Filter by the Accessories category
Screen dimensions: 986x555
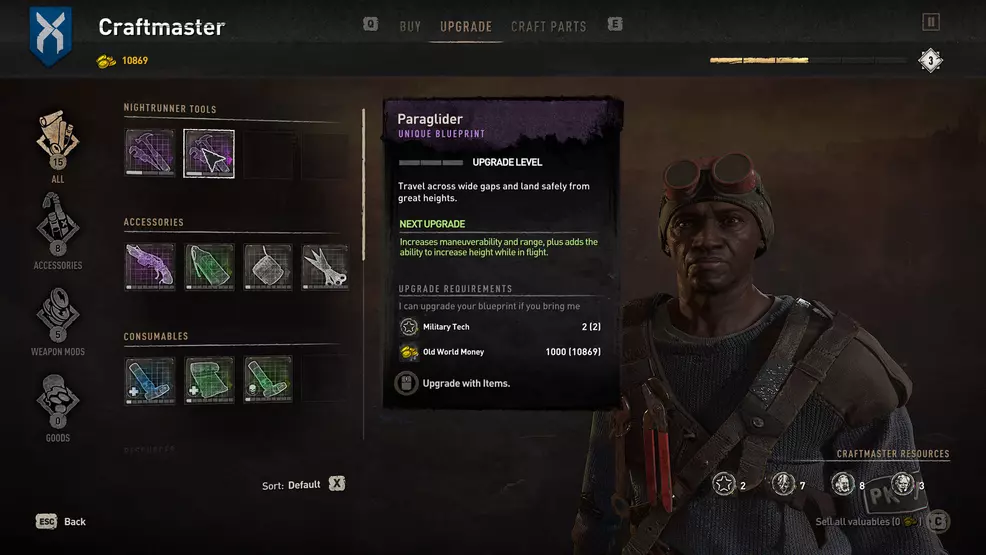(57, 230)
